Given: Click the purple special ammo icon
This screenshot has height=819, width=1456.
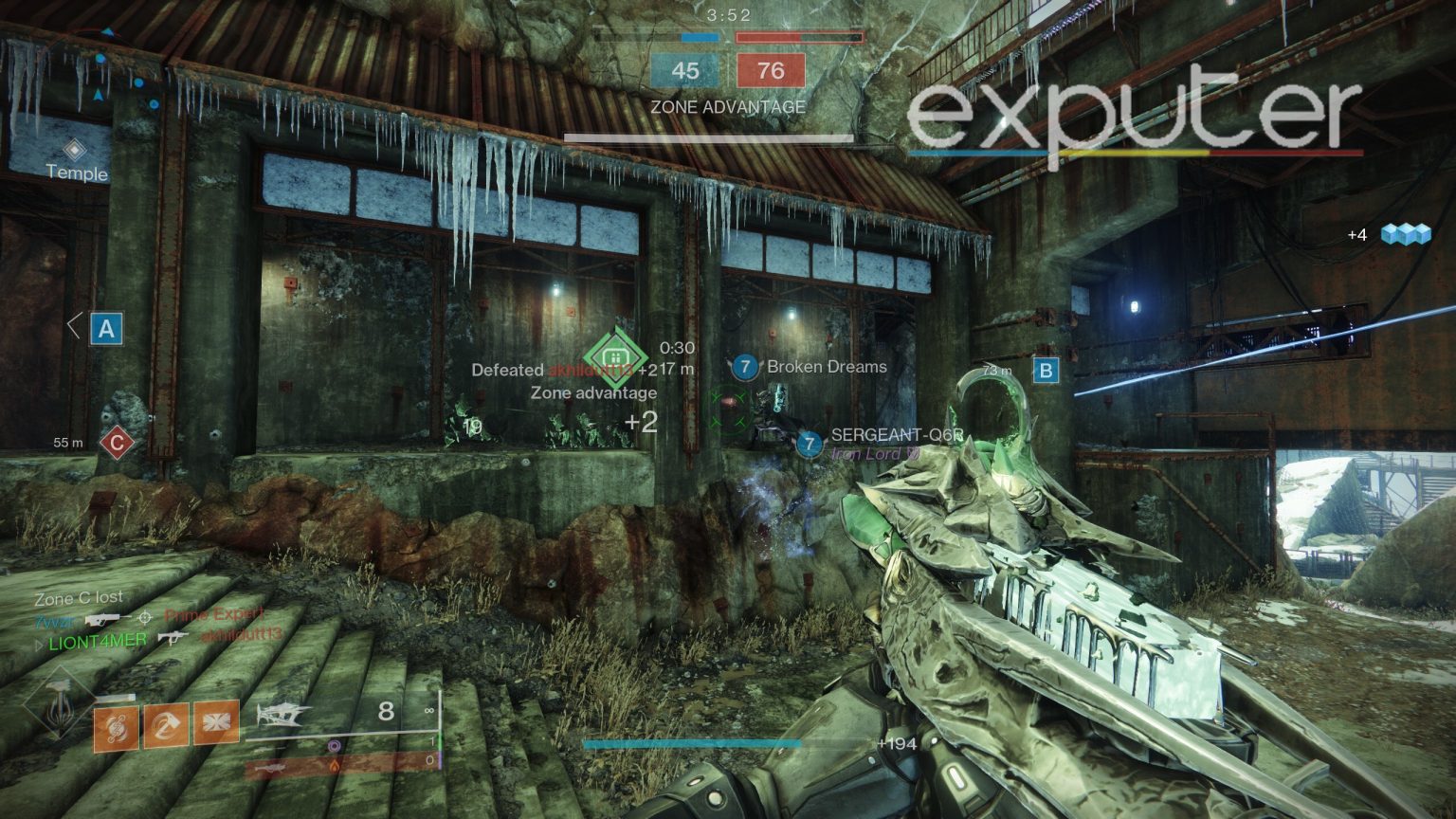Looking at the screenshot, I should 334,746.
